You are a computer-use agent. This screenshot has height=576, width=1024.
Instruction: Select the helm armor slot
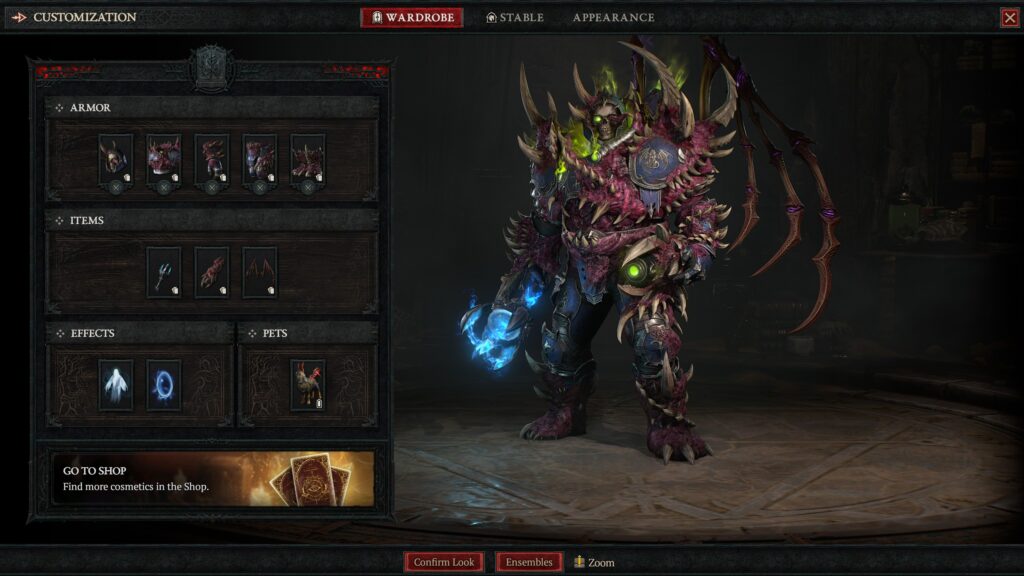[115, 159]
